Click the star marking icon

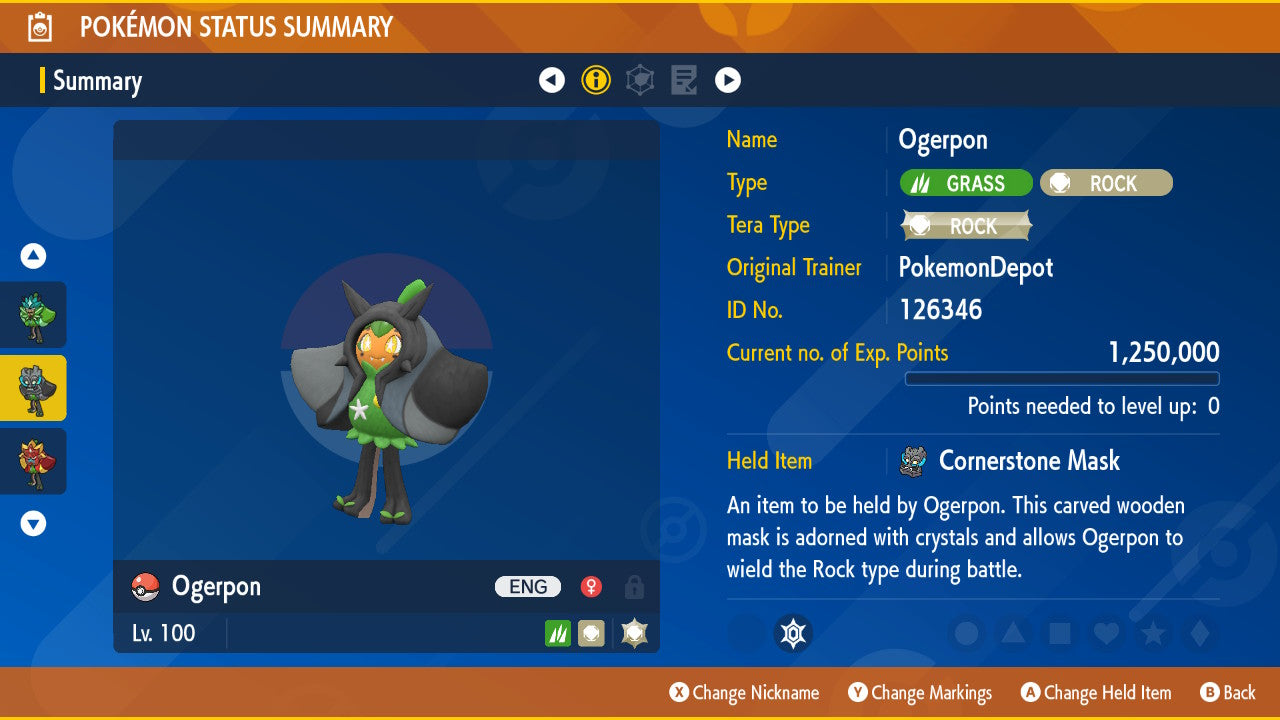(1151, 633)
